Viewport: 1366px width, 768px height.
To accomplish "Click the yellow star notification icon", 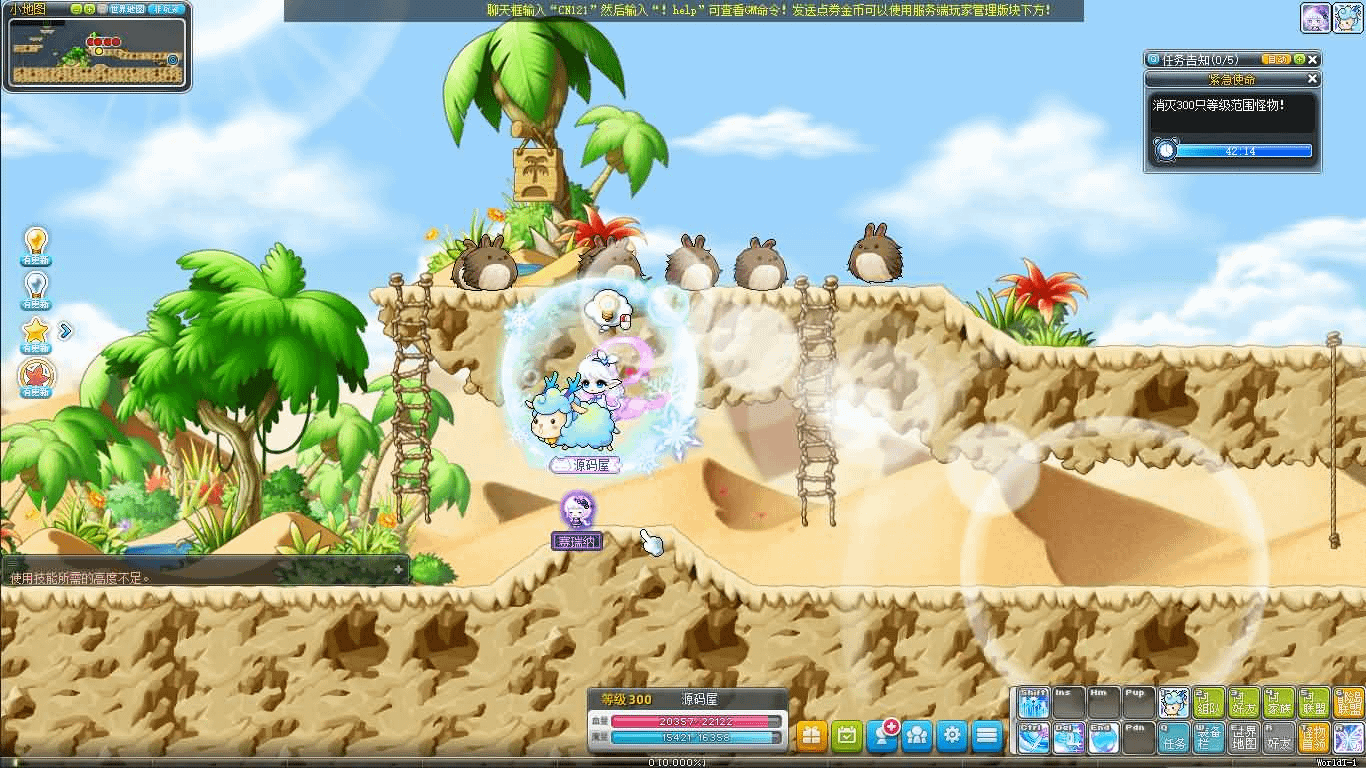I will point(36,331).
